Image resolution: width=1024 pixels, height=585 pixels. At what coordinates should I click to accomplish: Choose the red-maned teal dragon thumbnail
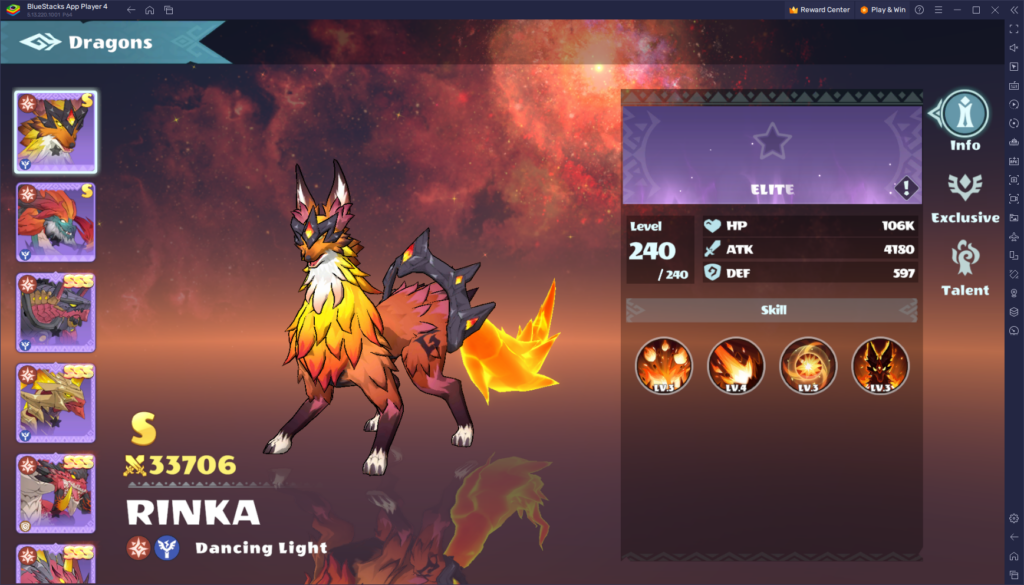(x=56, y=222)
